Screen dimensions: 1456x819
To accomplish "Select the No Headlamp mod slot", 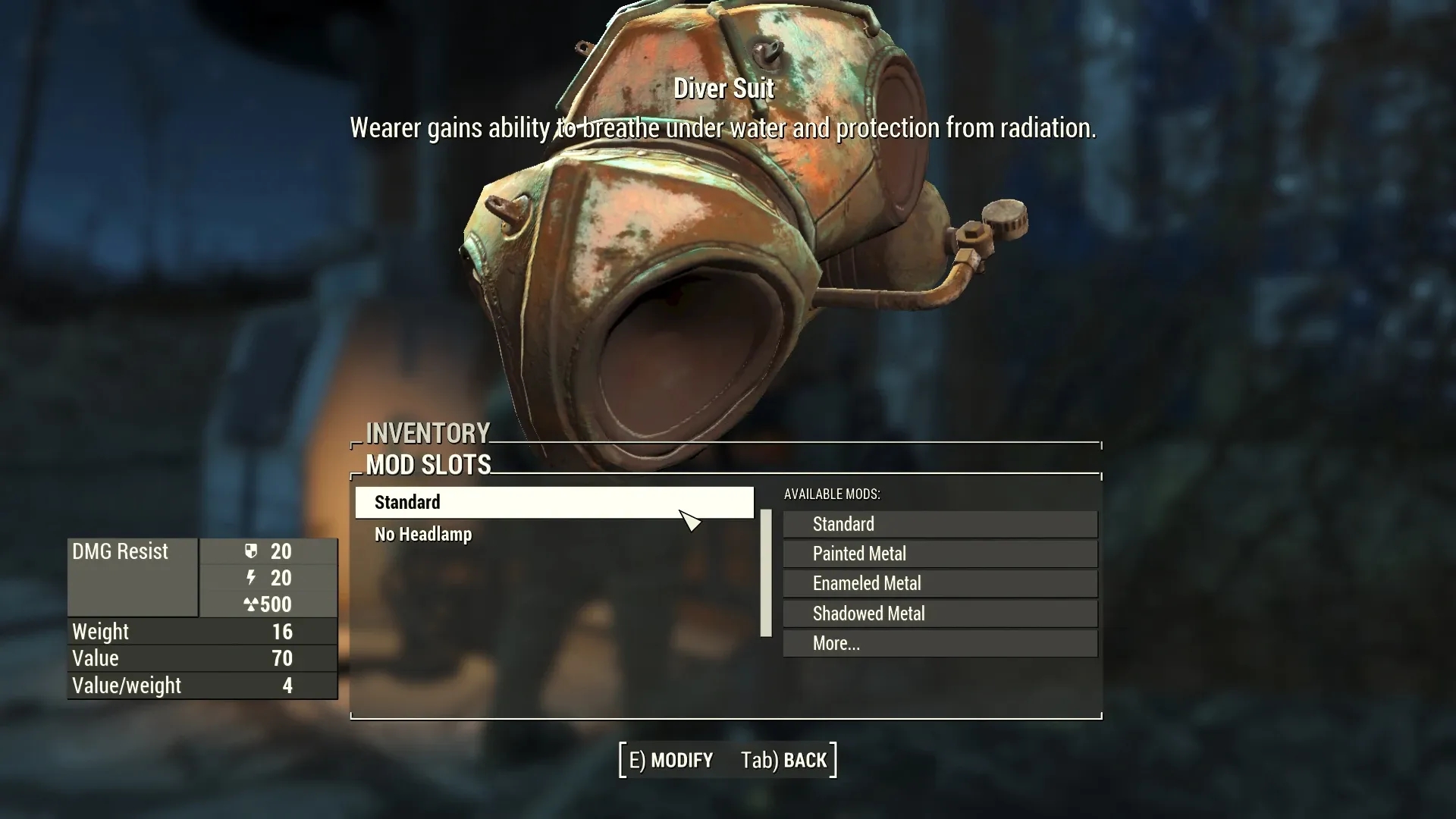I will click(423, 535).
